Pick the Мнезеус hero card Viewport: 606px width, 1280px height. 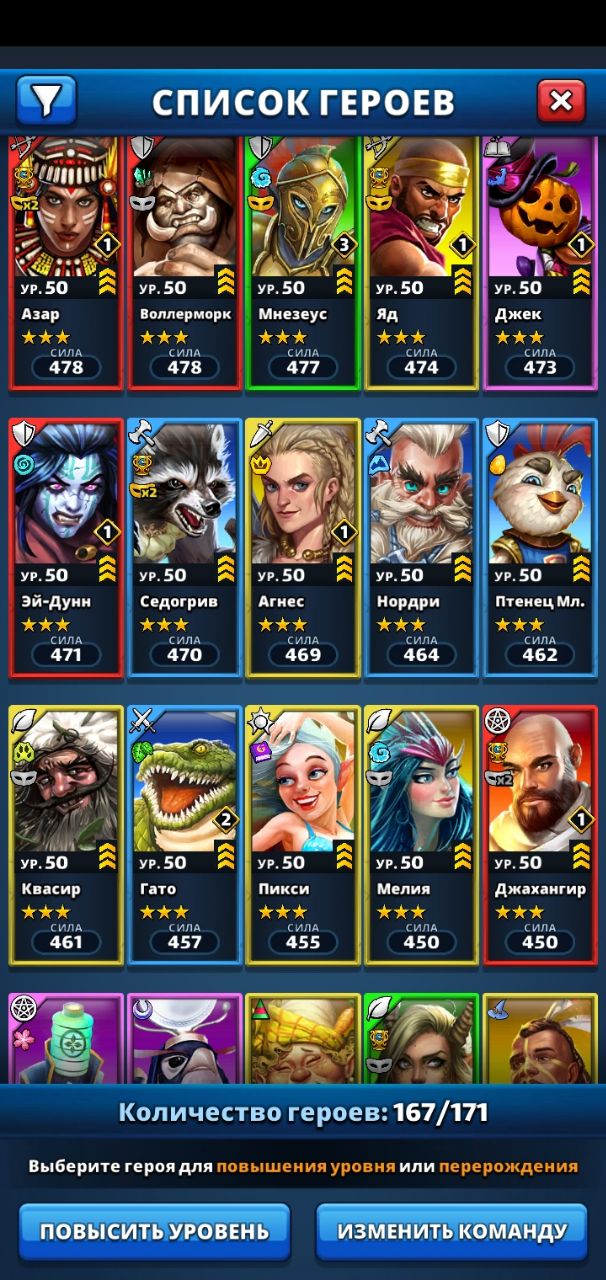(302, 262)
